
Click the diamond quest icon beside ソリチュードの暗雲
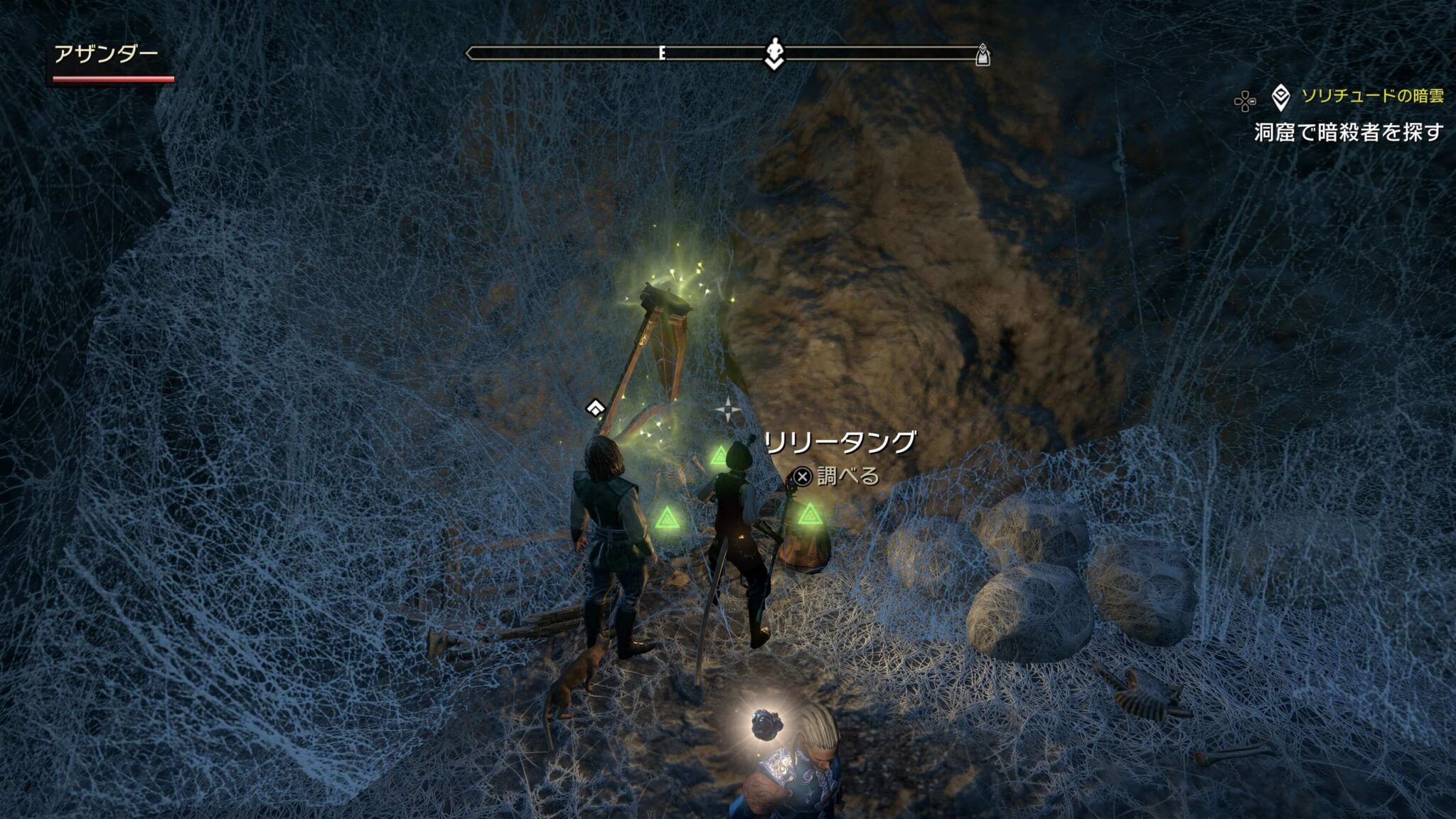pos(1281,98)
